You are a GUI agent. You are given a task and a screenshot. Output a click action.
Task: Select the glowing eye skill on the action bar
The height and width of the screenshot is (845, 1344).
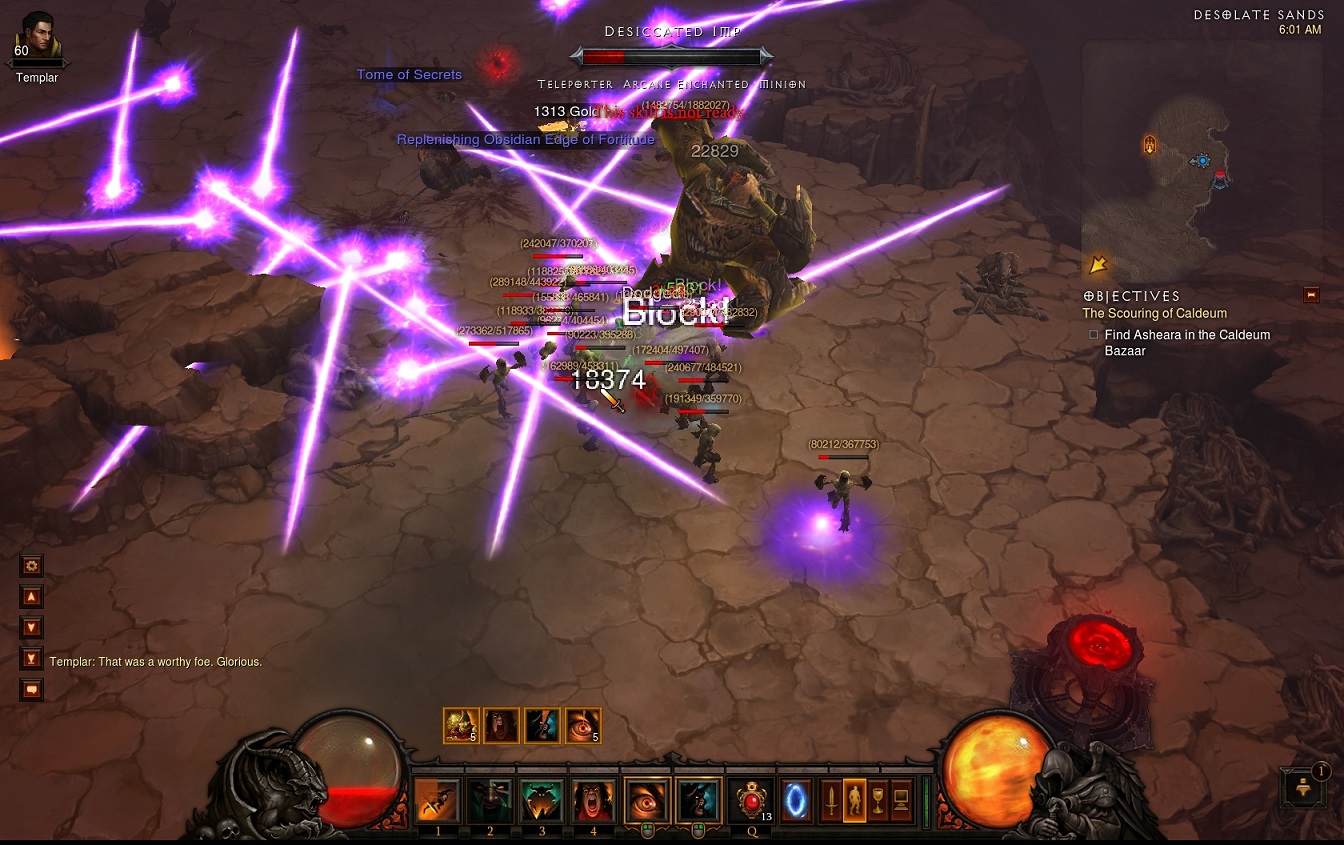[x=646, y=800]
